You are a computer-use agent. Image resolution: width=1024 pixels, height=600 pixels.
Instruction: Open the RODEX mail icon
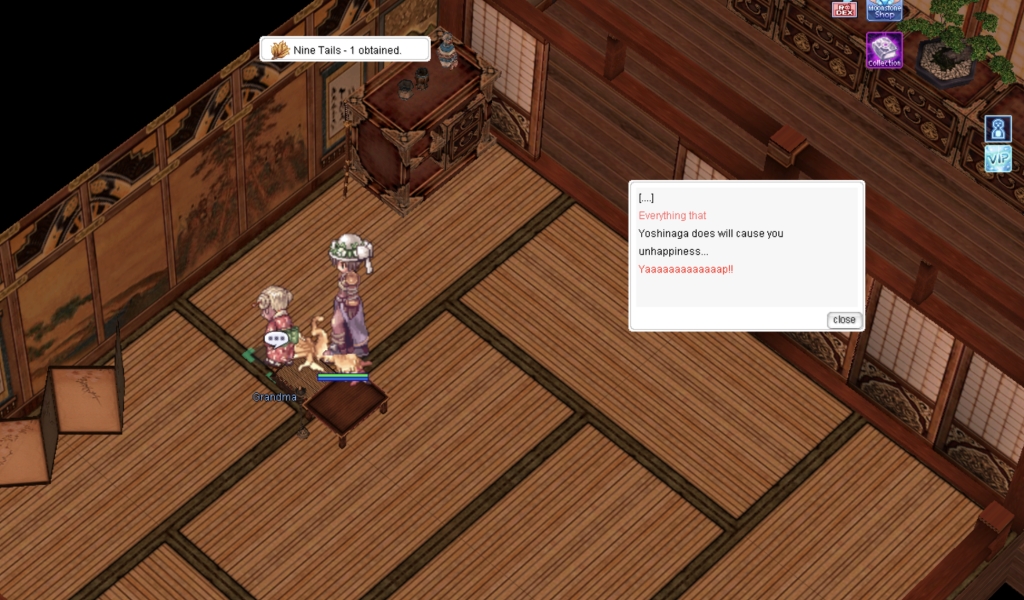pos(844,9)
